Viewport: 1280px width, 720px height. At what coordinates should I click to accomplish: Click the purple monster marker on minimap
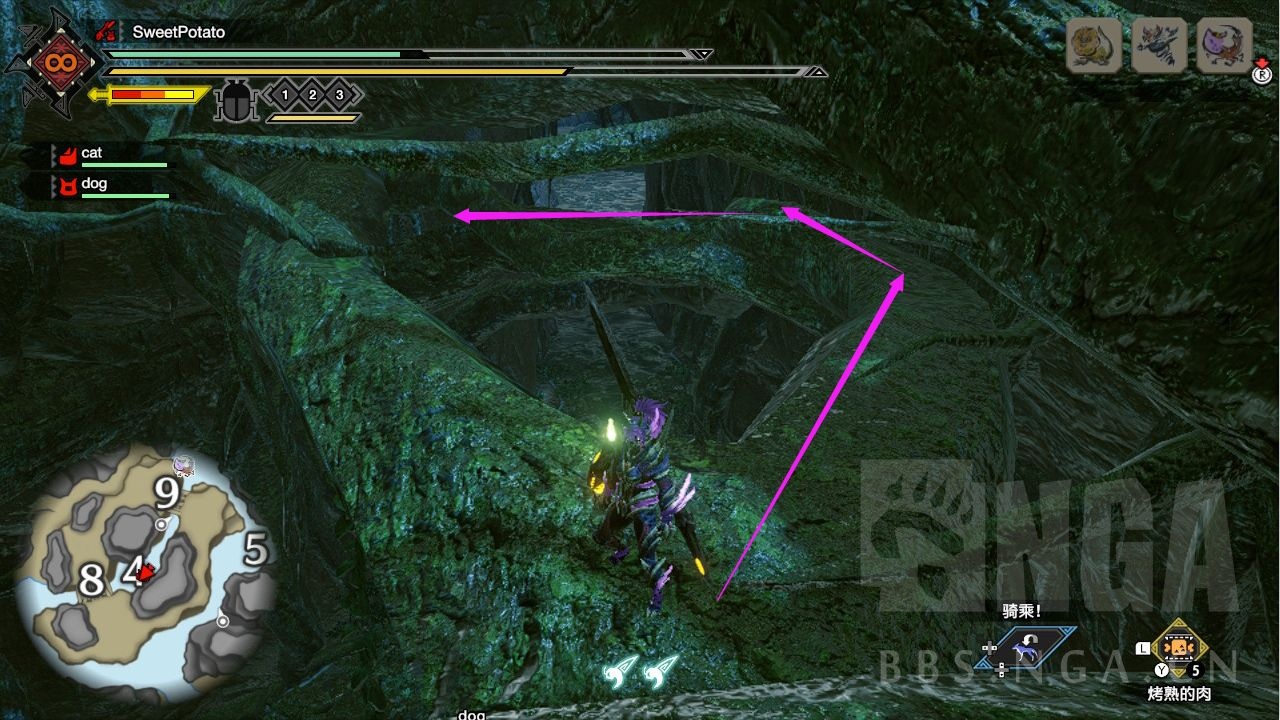click(x=182, y=464)
